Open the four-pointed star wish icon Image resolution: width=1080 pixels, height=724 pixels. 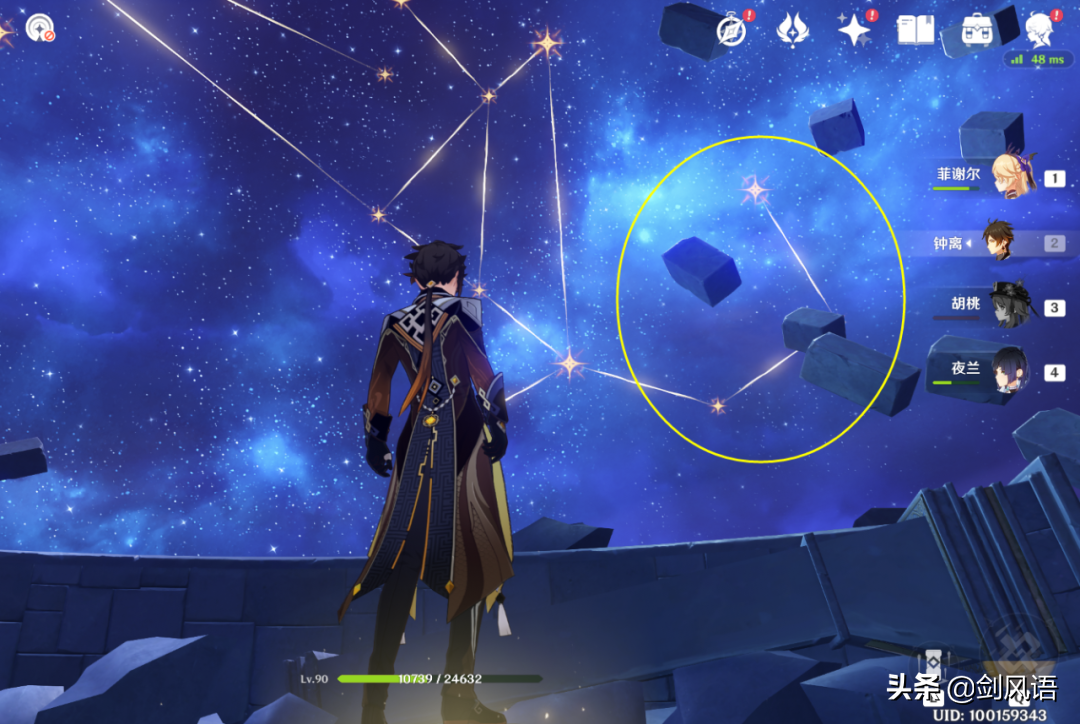[854, 31]
